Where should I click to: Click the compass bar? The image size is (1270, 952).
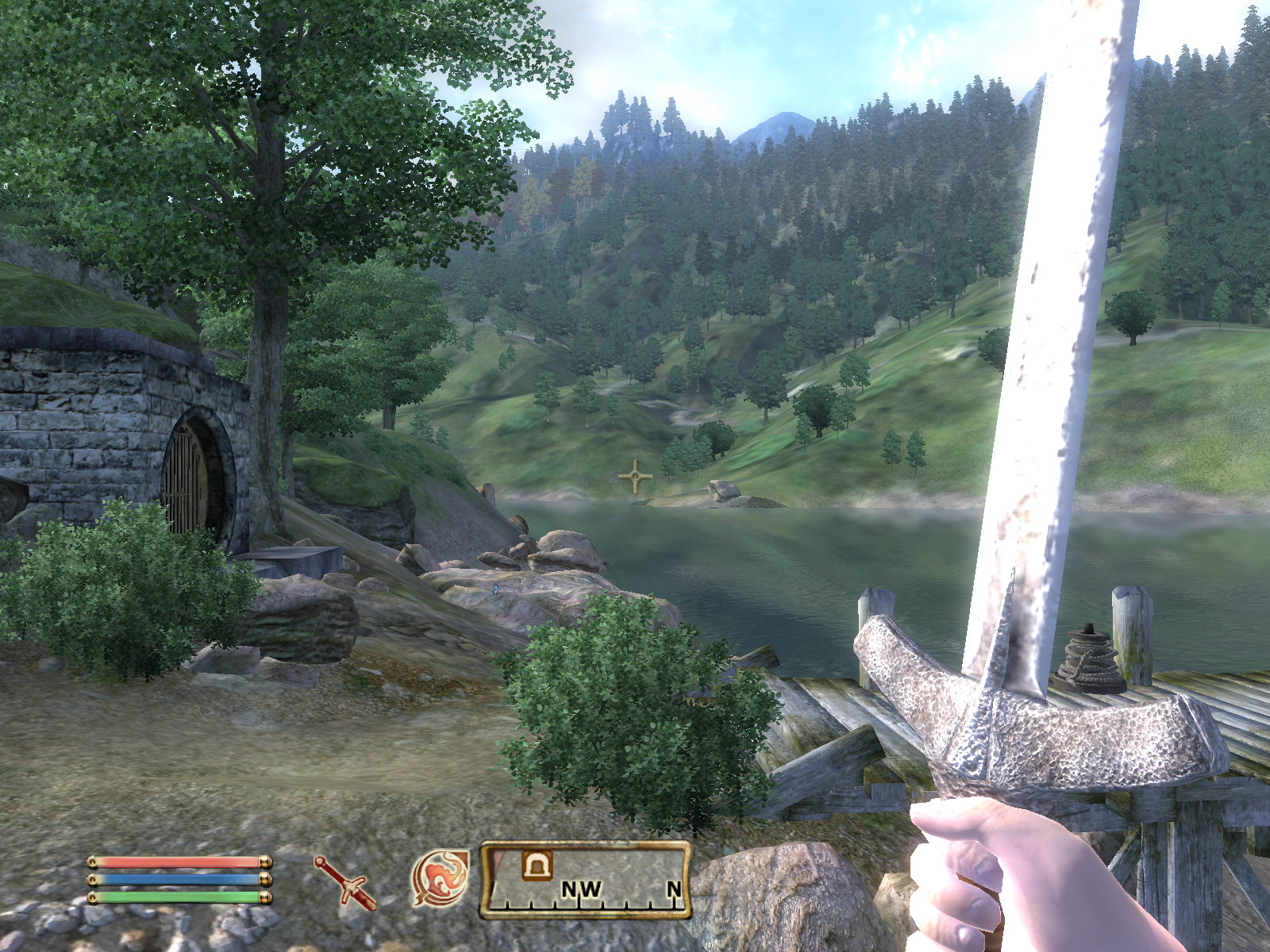585,880
